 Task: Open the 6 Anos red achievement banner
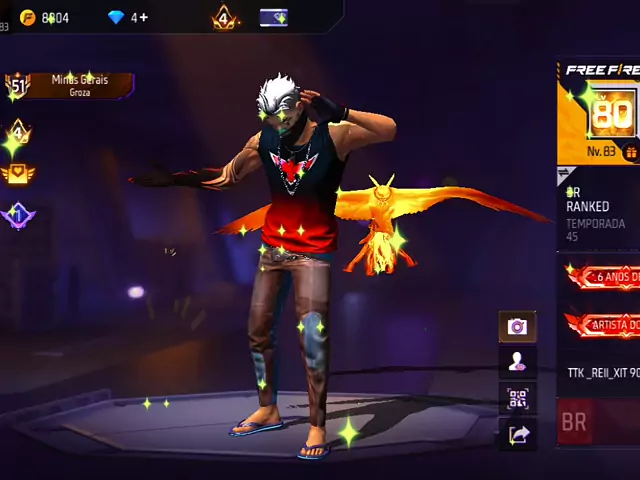[x=604, y=277]
